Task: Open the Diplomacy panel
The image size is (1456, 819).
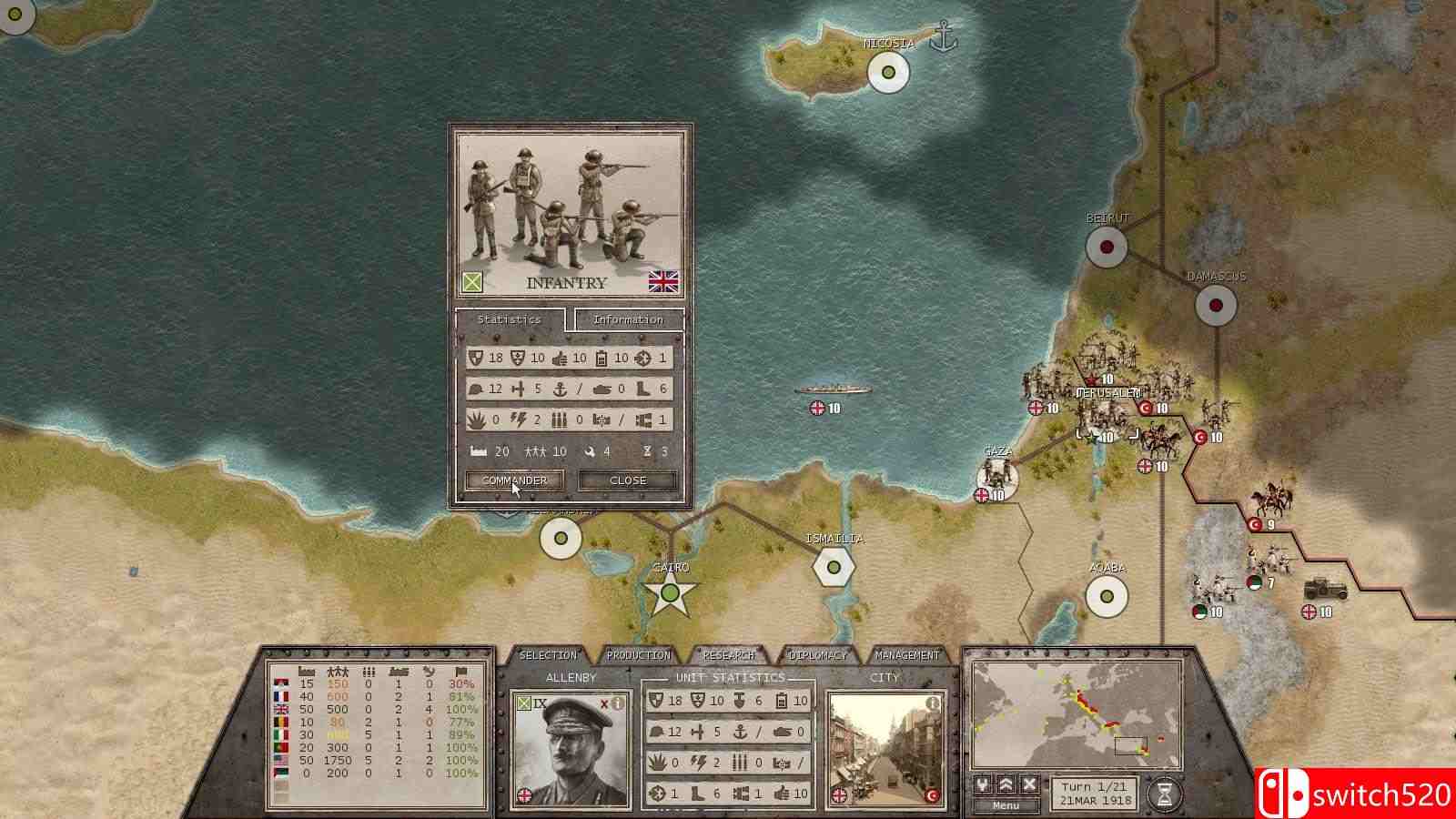Action: click(817, 654)
